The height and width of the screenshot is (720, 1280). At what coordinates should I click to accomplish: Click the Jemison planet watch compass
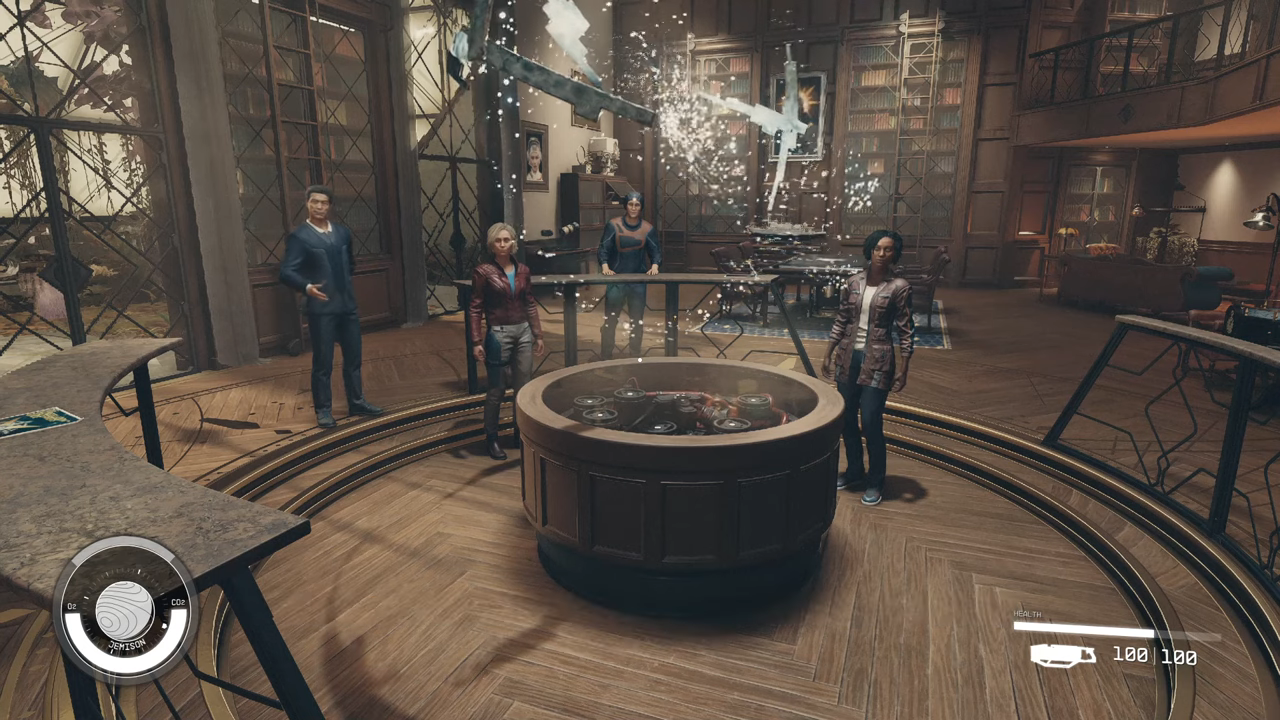125,609
